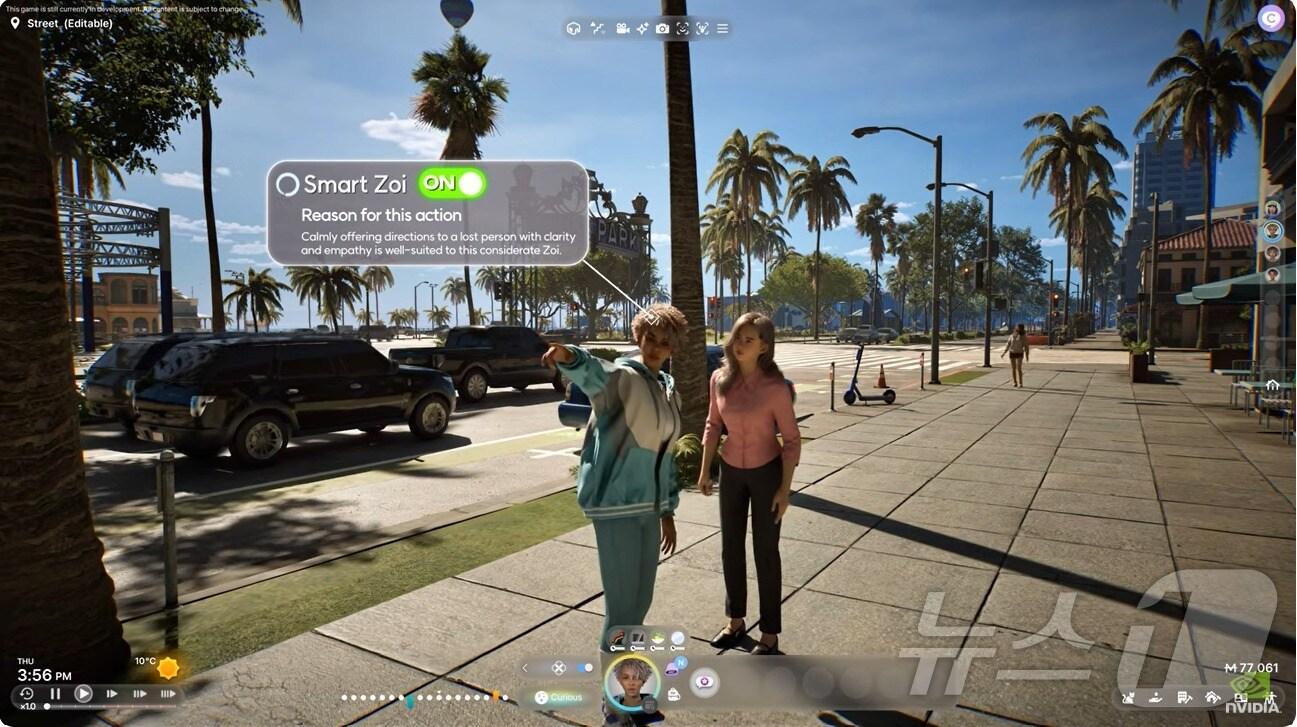Open the hamburger menu in top toolbar

click(x=722, y=28)
